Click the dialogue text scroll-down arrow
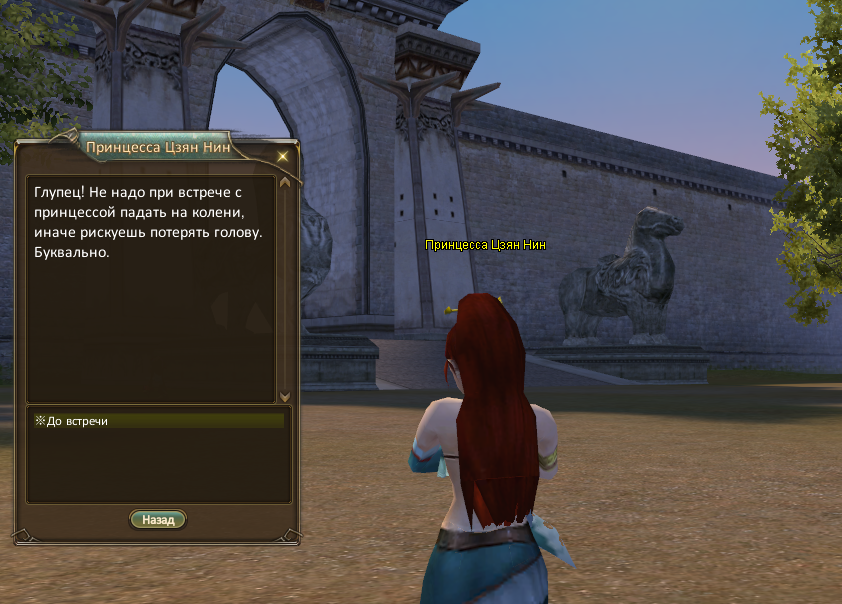Image resolution: width=842 pixels, height=604 pixels. [x=285, y=396]
